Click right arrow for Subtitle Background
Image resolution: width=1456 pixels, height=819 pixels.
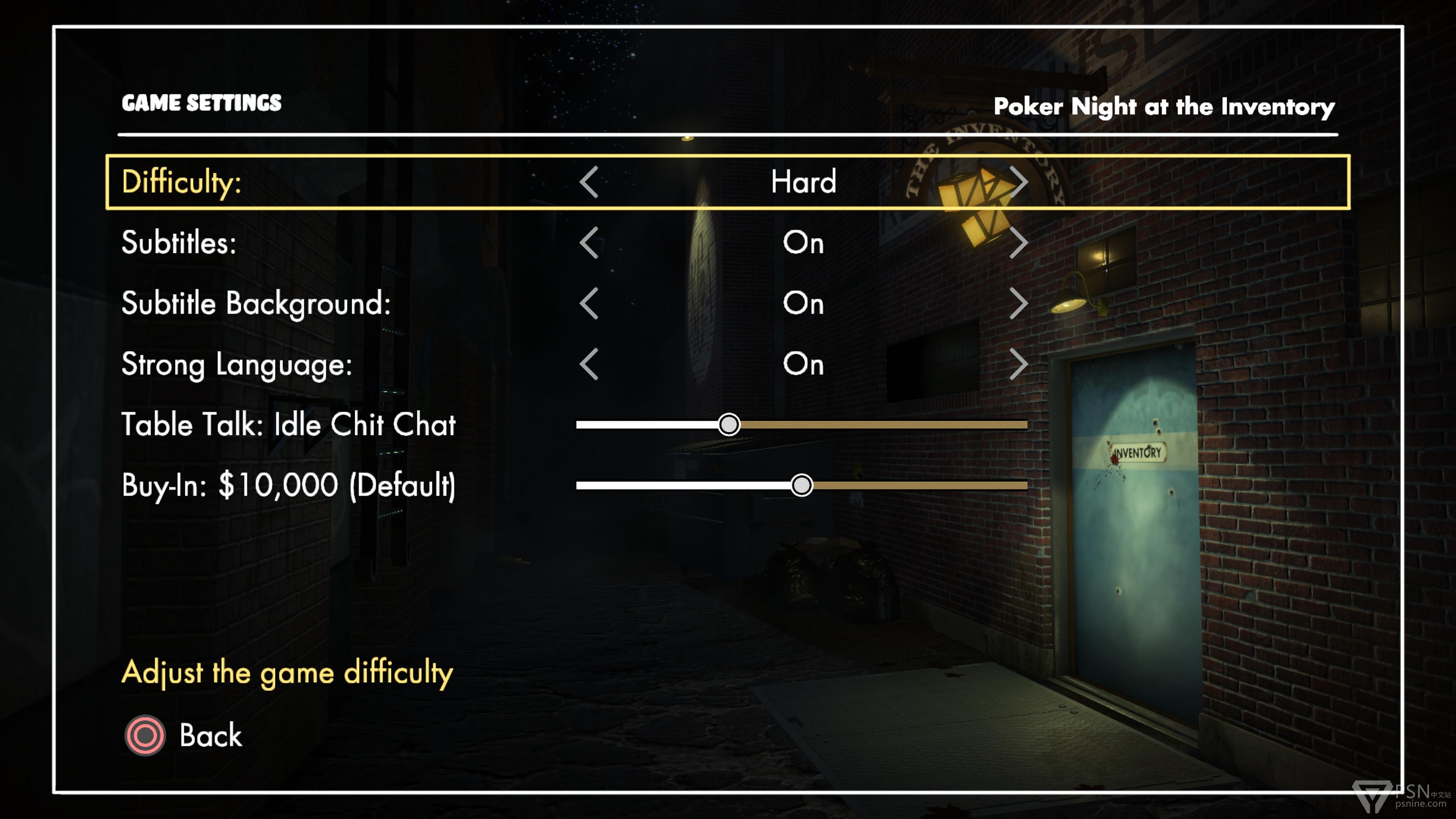point(1018,303)
